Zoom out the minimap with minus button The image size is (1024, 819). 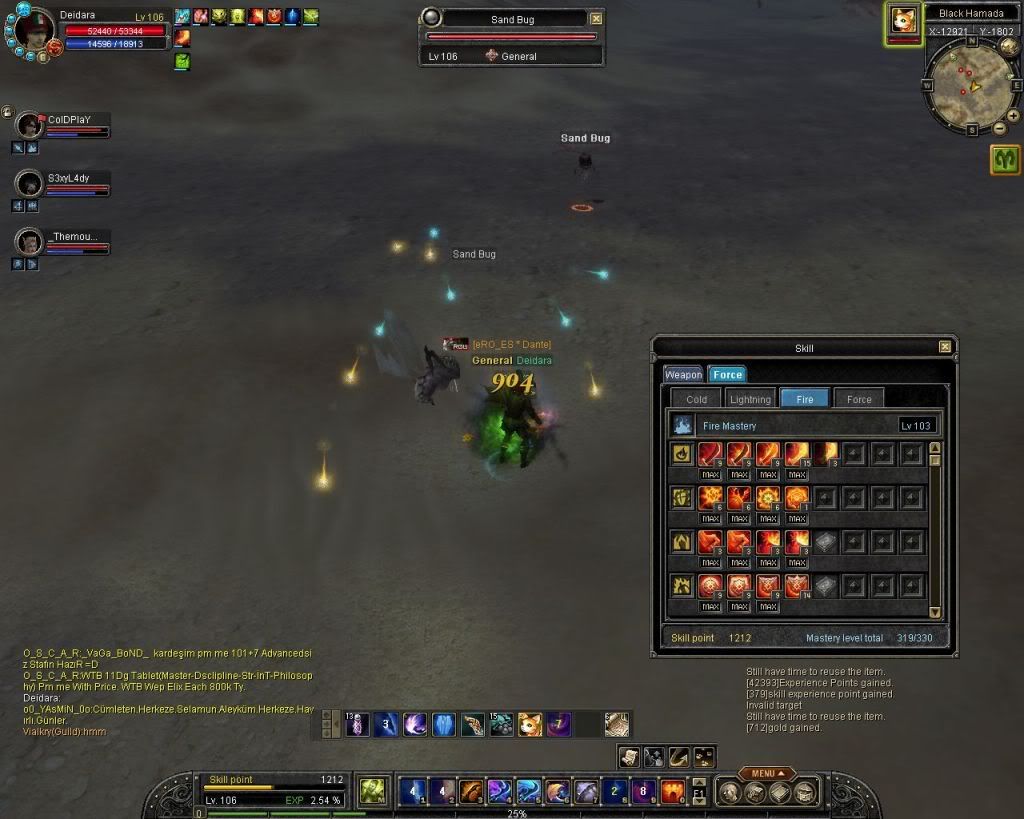click(999, 127)
